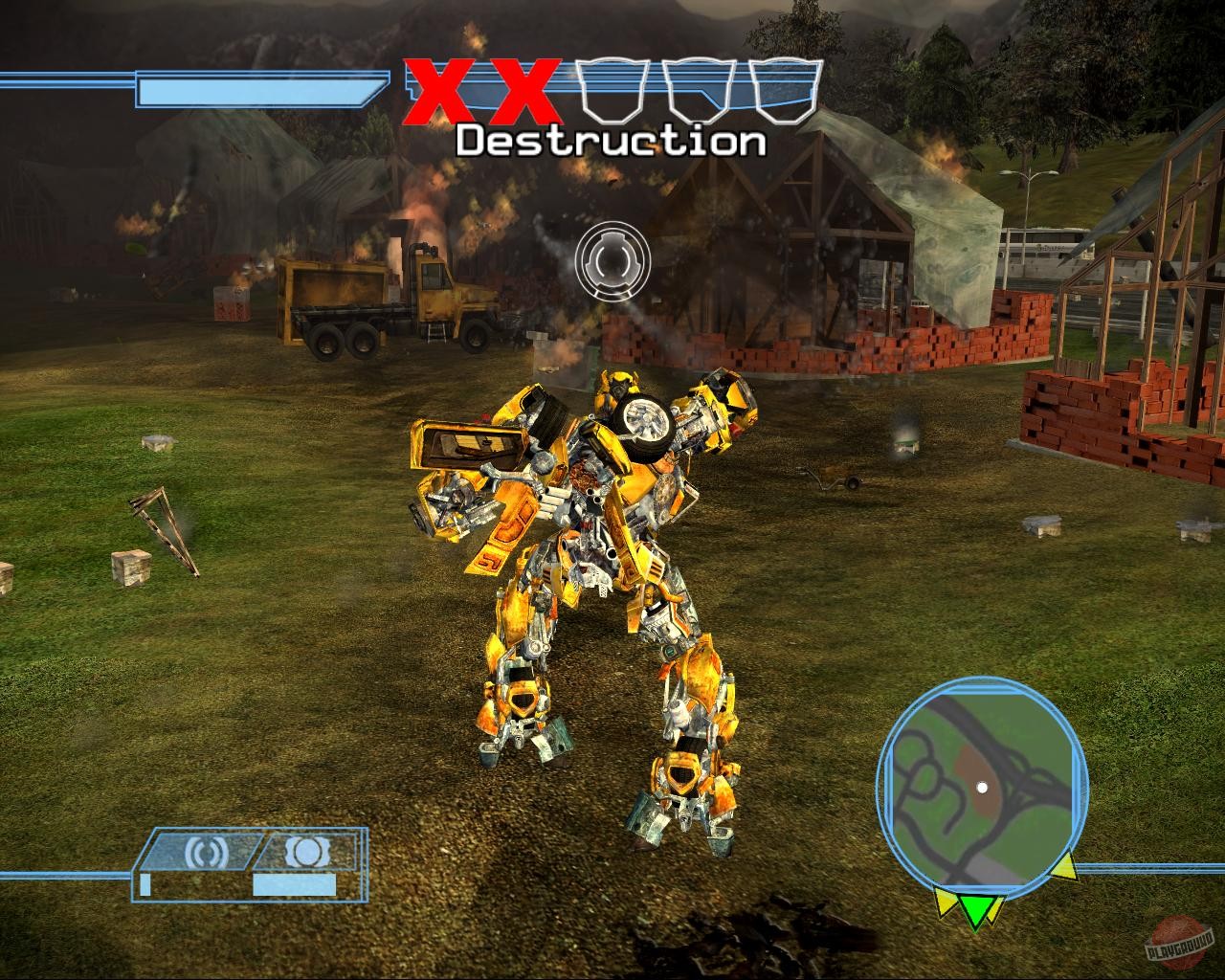Click the white player dot on minimap
Image resolution: width=1225 pixels, height=980 pixels.
pyautogui.click(x=983, y=788)
